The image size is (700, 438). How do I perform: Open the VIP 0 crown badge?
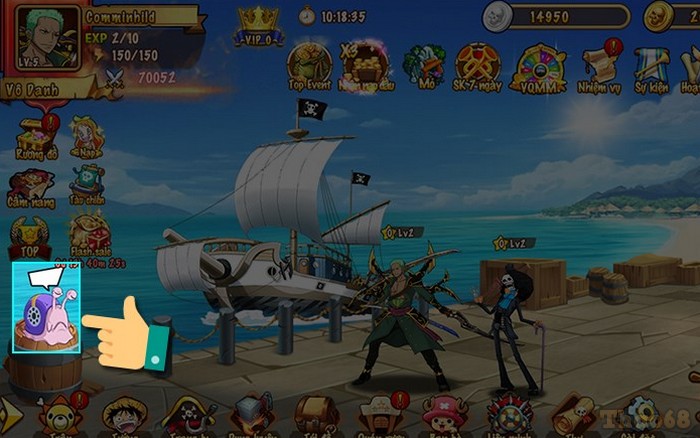259,26
